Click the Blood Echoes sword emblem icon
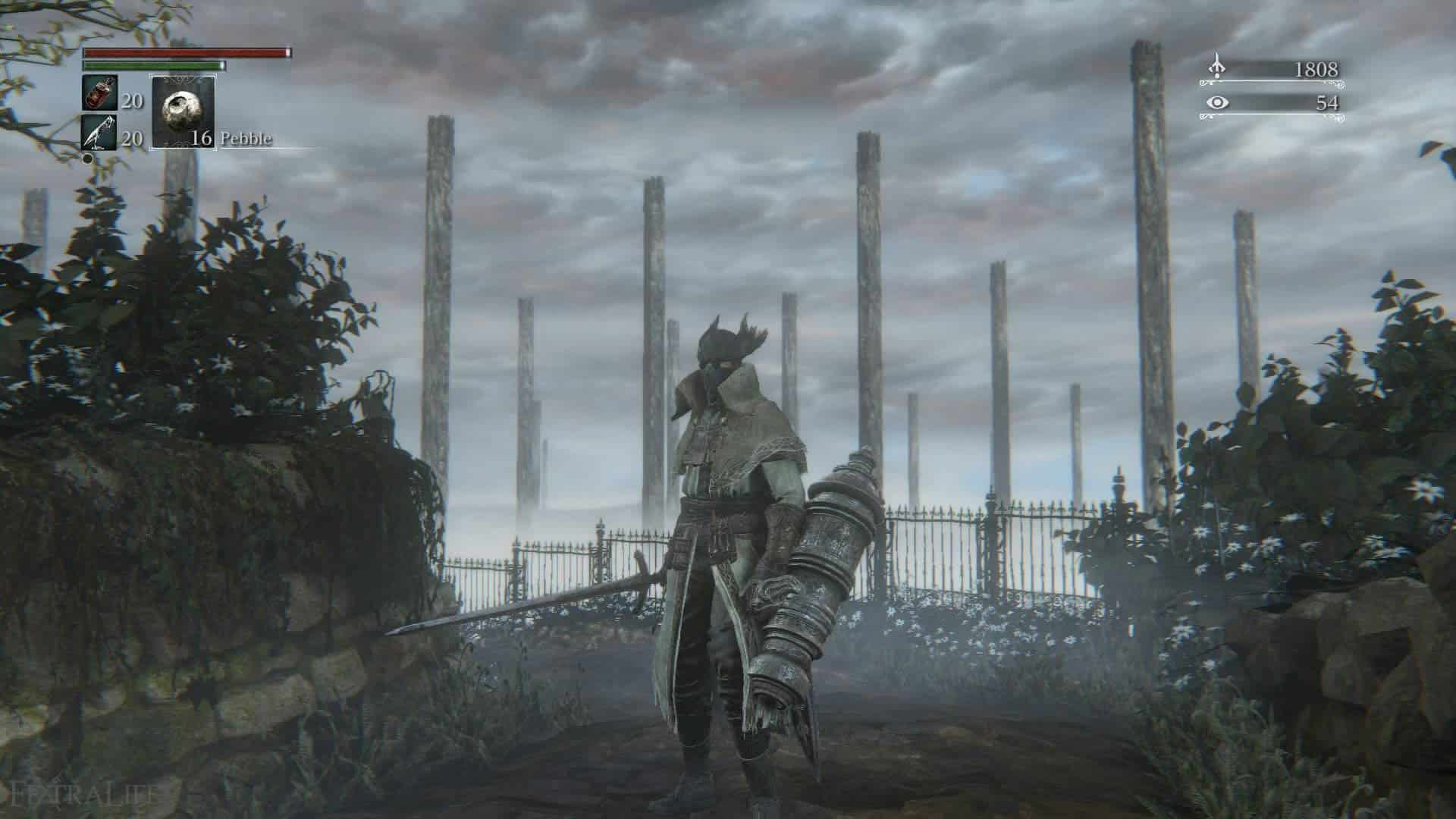 click(x=1217, y=67)
